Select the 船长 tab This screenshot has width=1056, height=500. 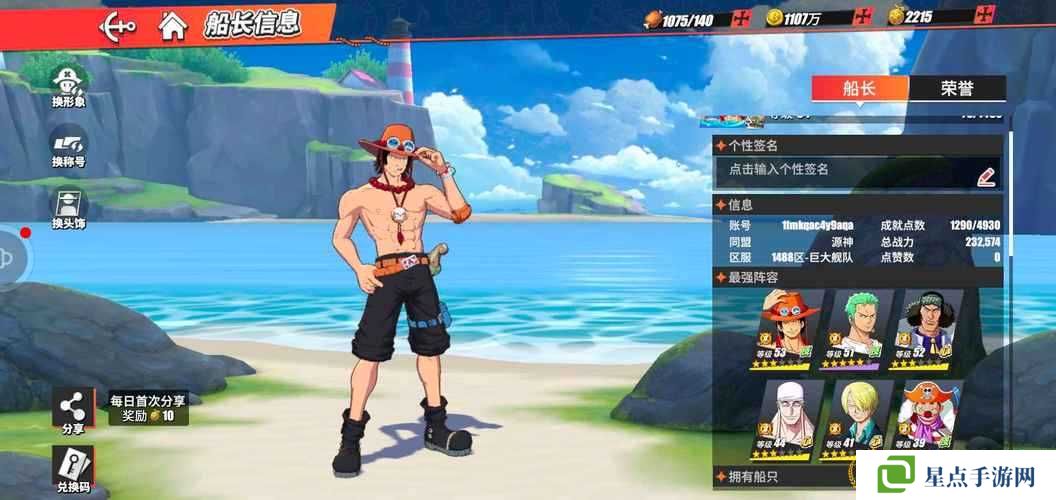click(x=859, y=88)
